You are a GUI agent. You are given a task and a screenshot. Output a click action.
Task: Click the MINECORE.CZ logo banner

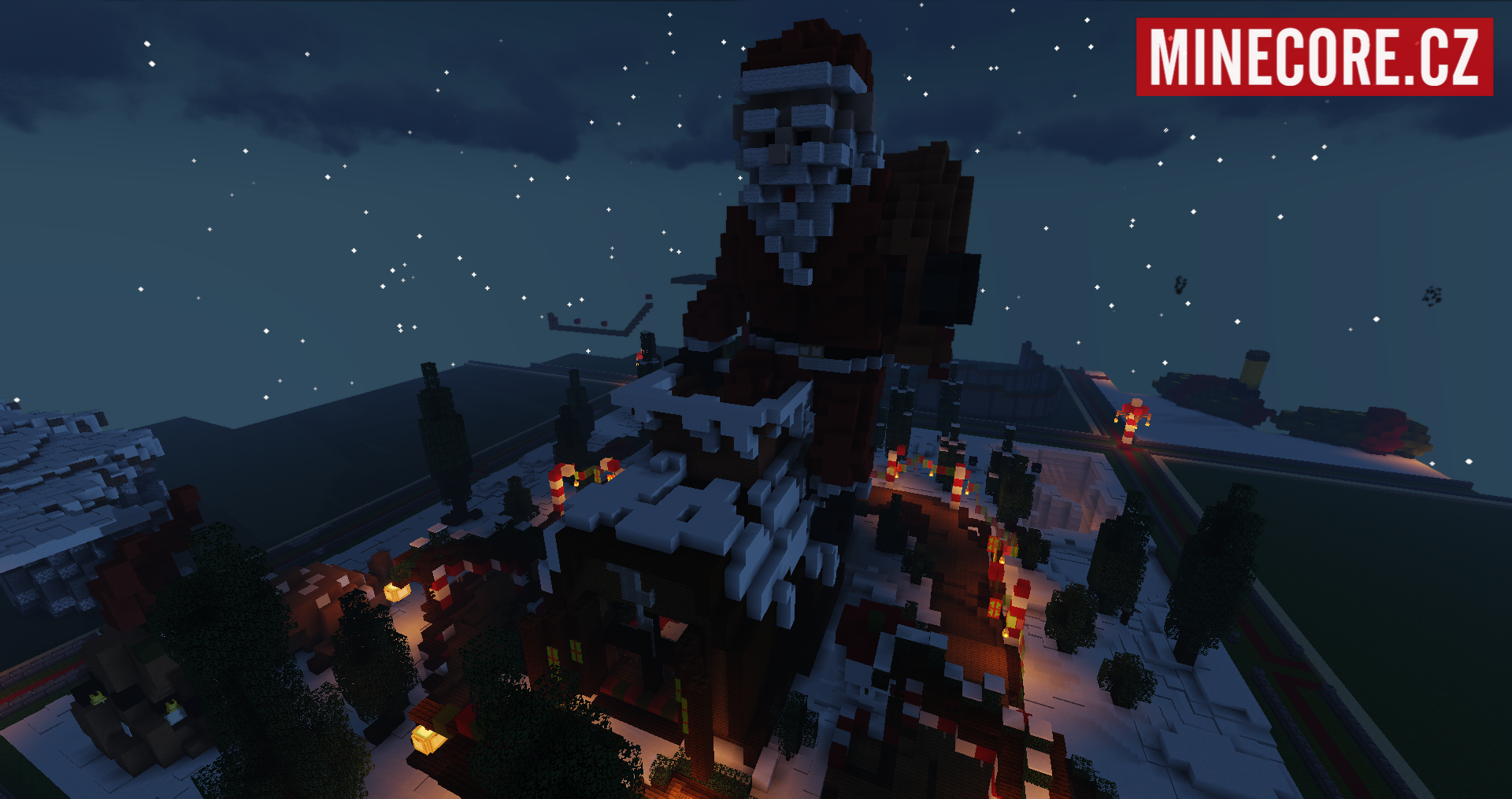(x=1314, y=57)
